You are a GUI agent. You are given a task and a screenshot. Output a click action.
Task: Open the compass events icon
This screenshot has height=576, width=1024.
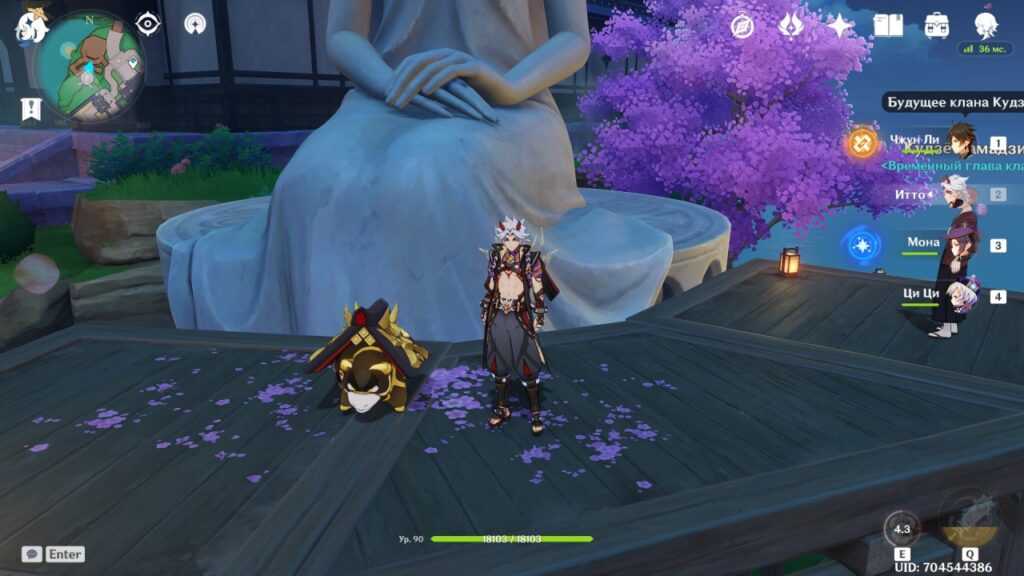[x=742, y=26]
